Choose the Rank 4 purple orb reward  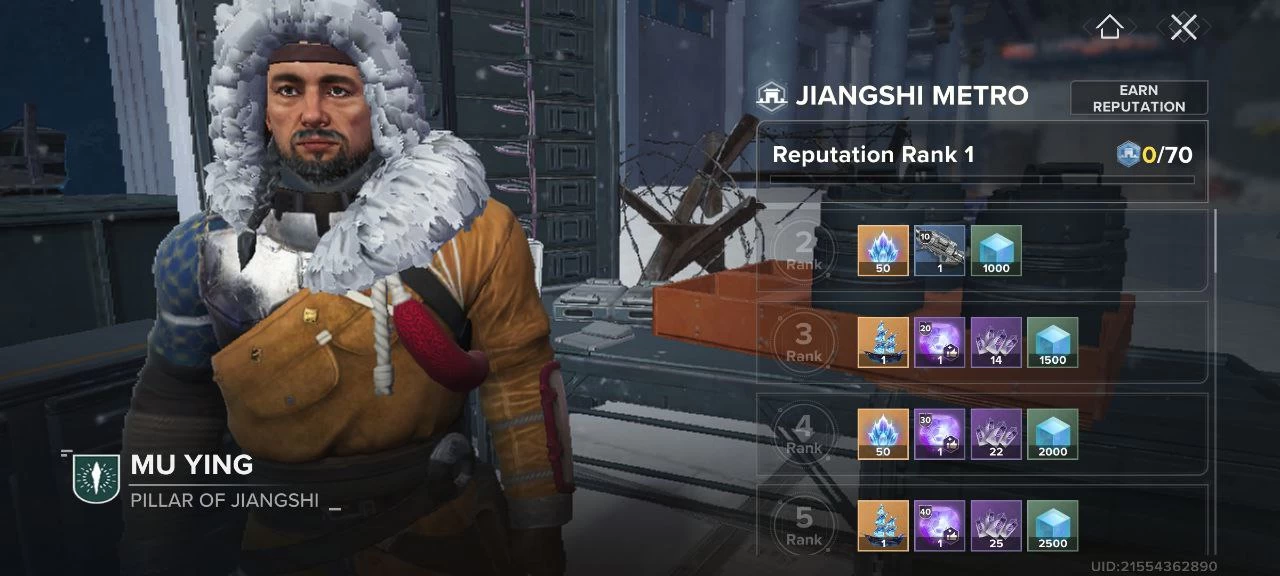pyautogui.click(x=940, y=434)
